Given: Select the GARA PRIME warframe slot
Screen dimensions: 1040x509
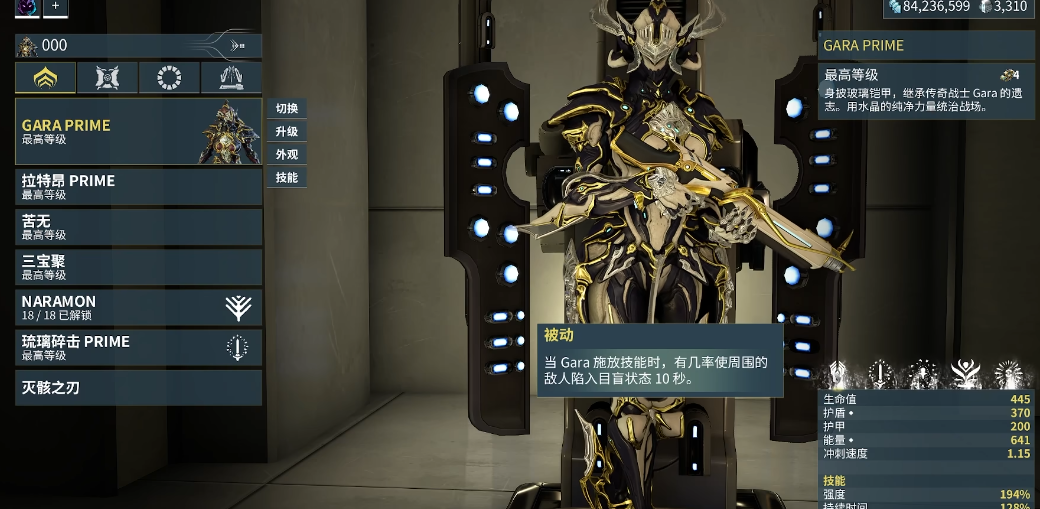Looking at the screenshot, I should click(x=138, y=131).
